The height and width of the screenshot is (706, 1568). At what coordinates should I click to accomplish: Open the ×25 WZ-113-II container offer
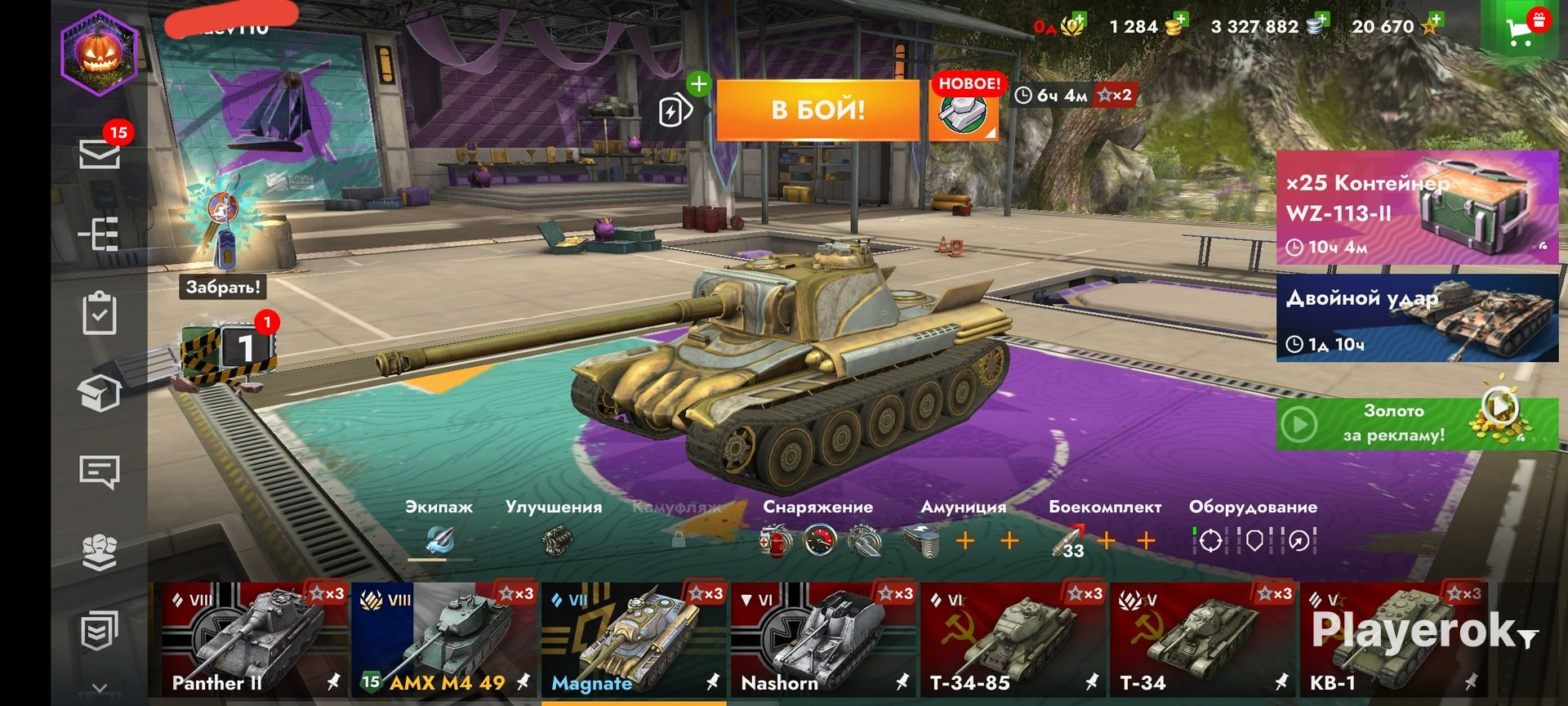1417,208
